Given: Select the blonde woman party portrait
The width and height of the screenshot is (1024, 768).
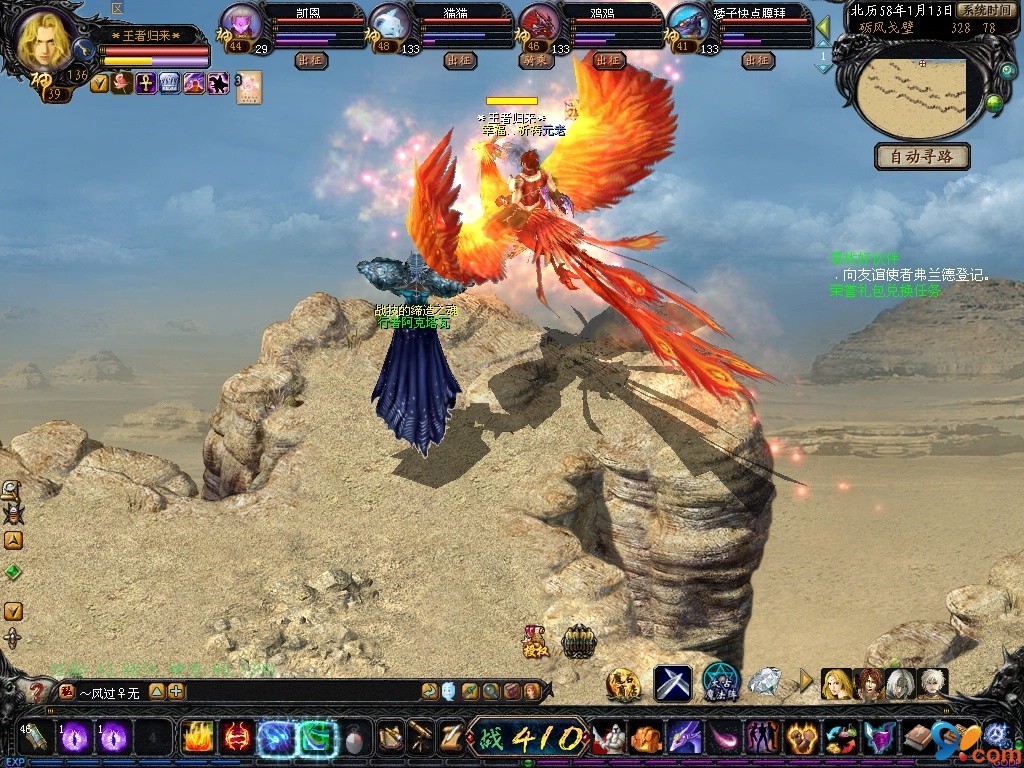Looking at the screenshot, I should coord(836,684).
